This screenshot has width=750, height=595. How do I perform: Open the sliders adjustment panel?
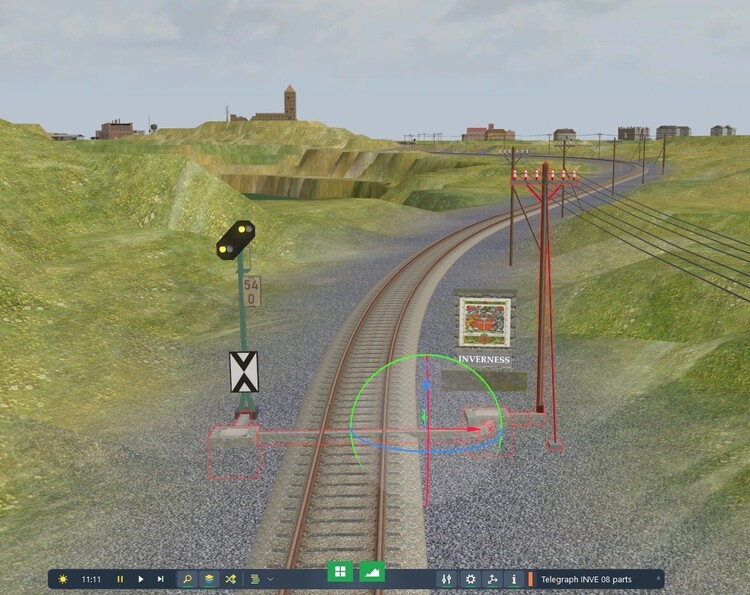pos(447,579)
